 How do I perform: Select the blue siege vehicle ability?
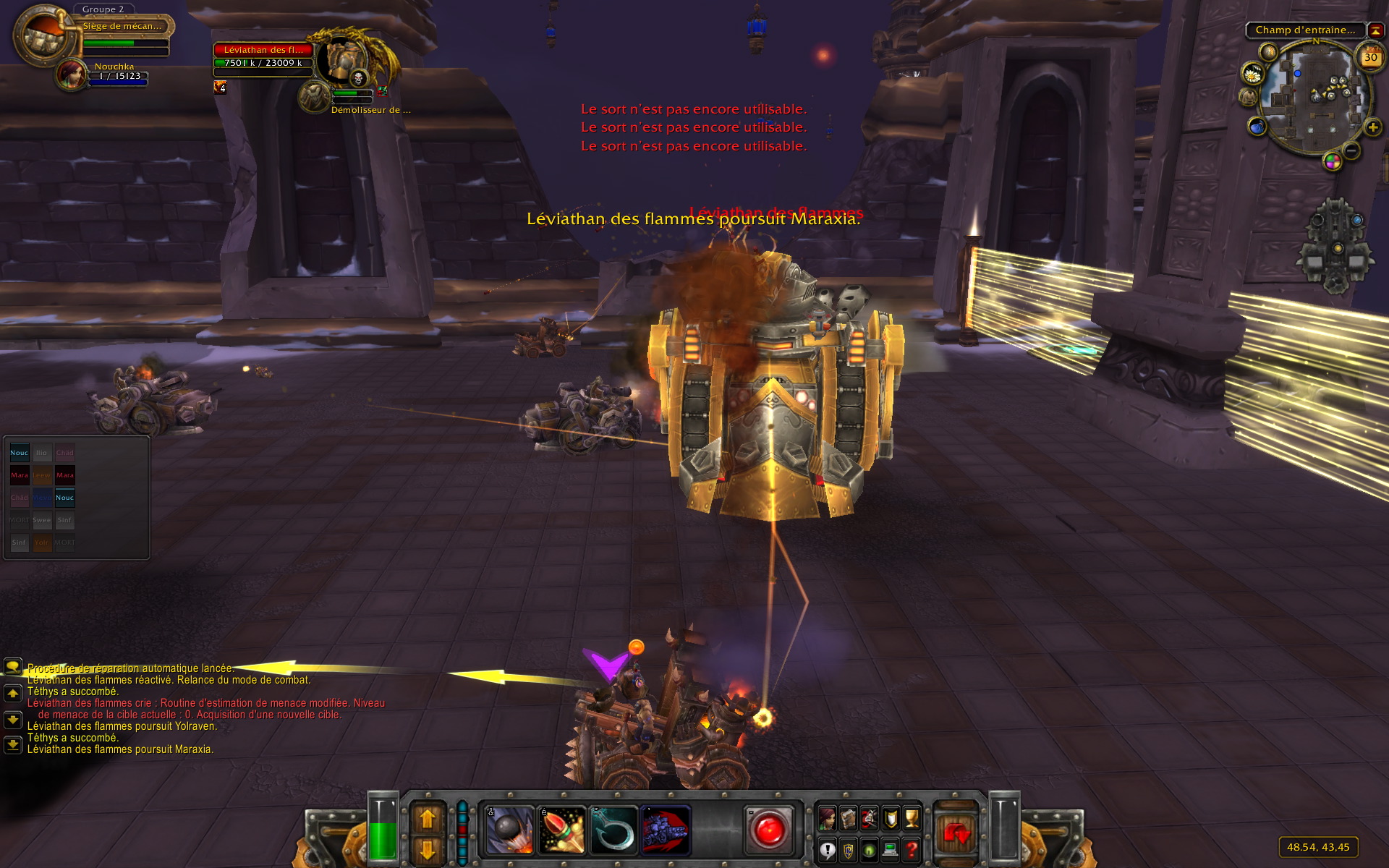(666, 830)
